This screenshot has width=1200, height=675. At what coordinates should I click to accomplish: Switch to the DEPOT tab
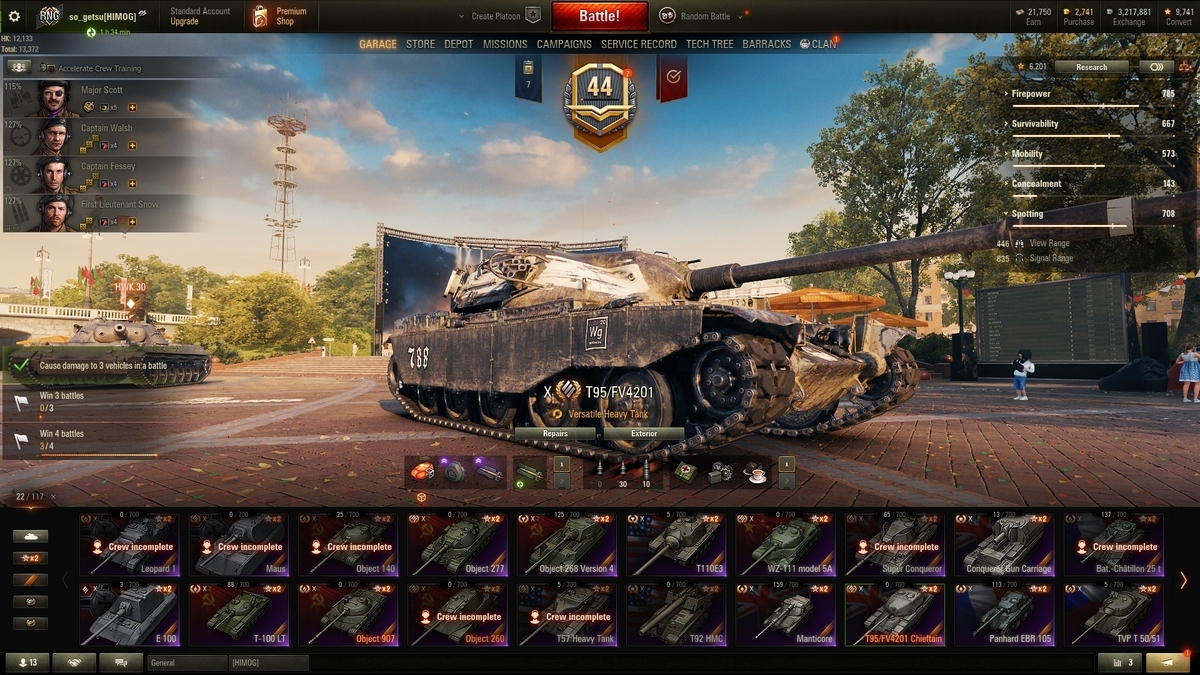(459, 44)
